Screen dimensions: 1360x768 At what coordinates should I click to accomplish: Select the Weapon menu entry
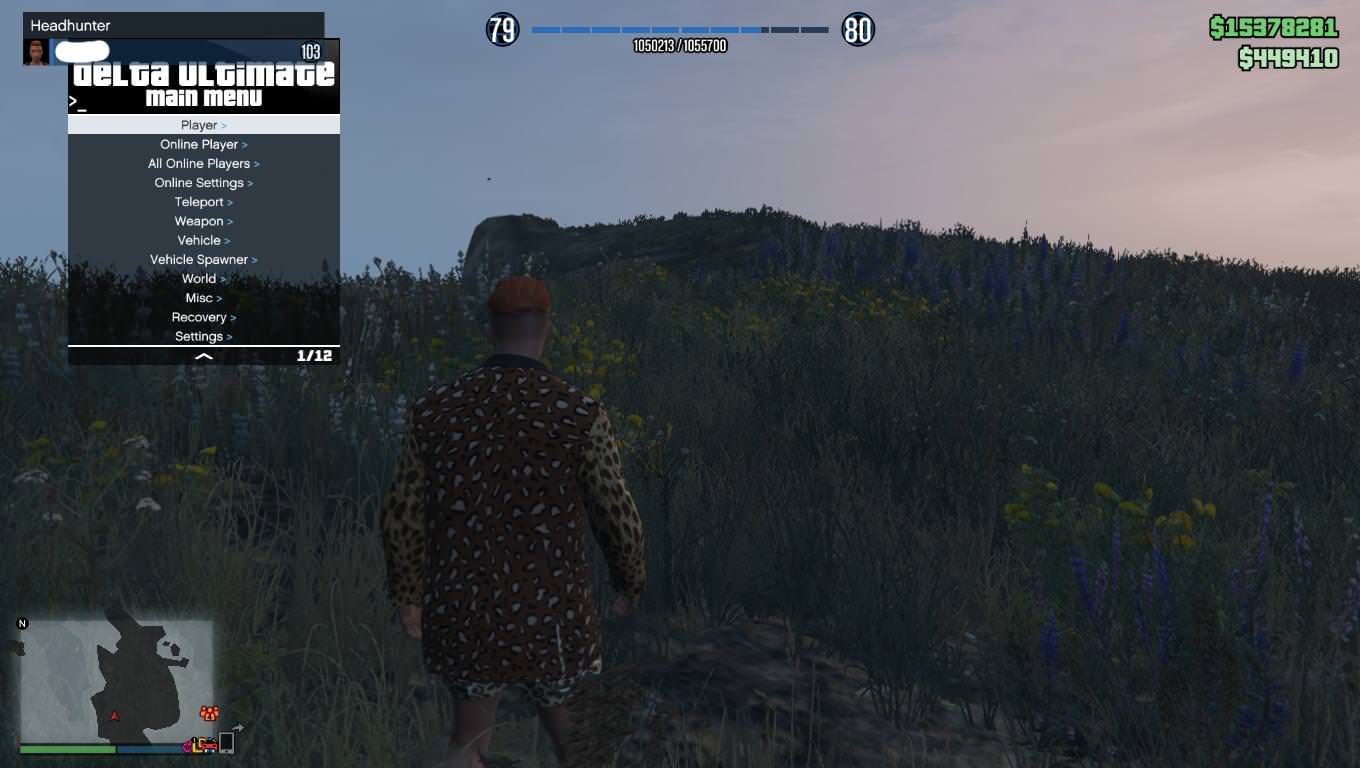tap(203, 221)
